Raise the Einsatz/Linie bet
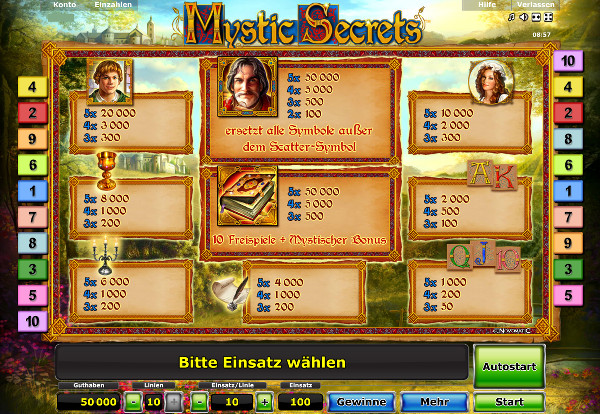This screenshot has width=600, height=414. (x=264, y=402)
